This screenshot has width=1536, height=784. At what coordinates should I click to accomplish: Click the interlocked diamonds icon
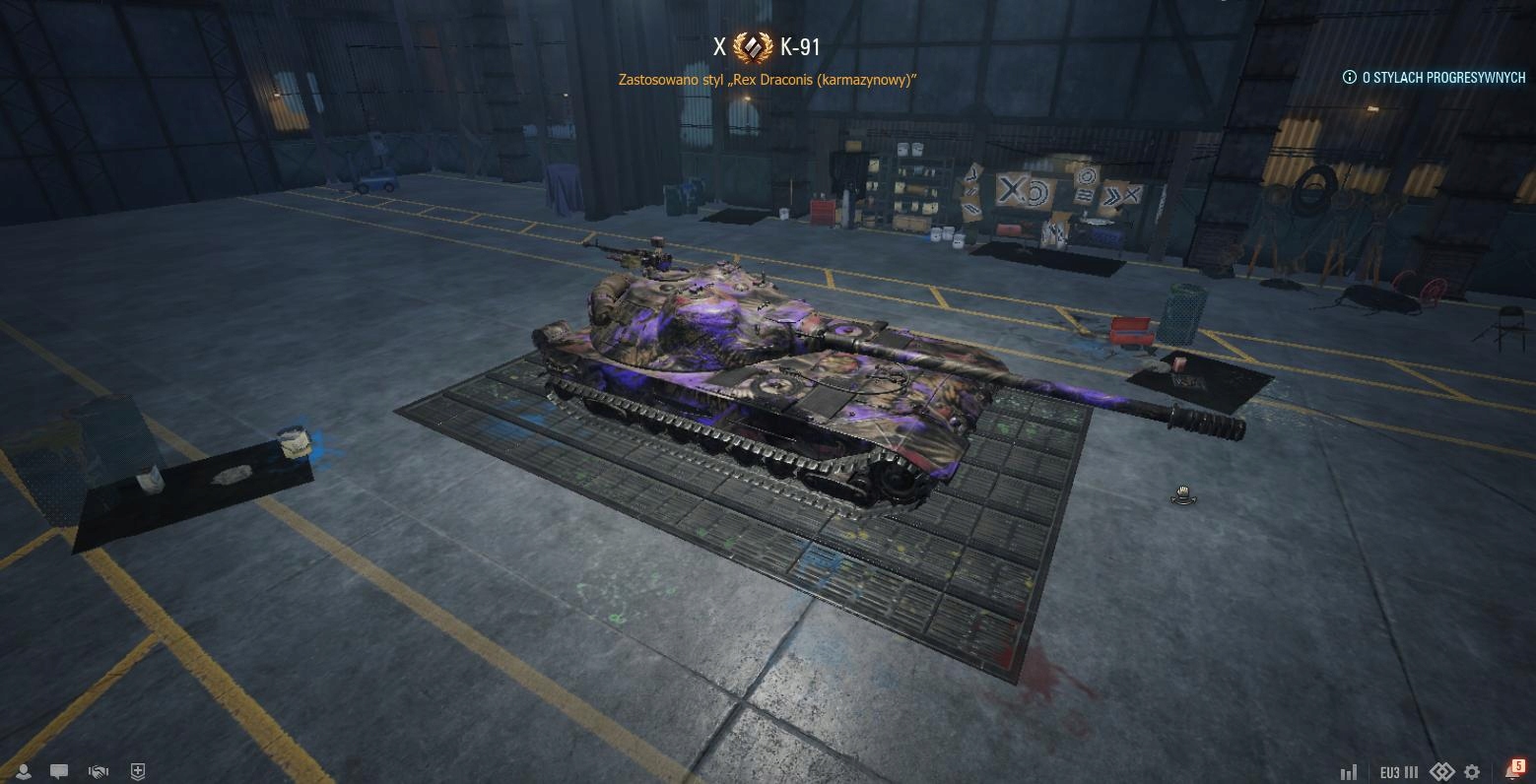(x=1442, y=772)
